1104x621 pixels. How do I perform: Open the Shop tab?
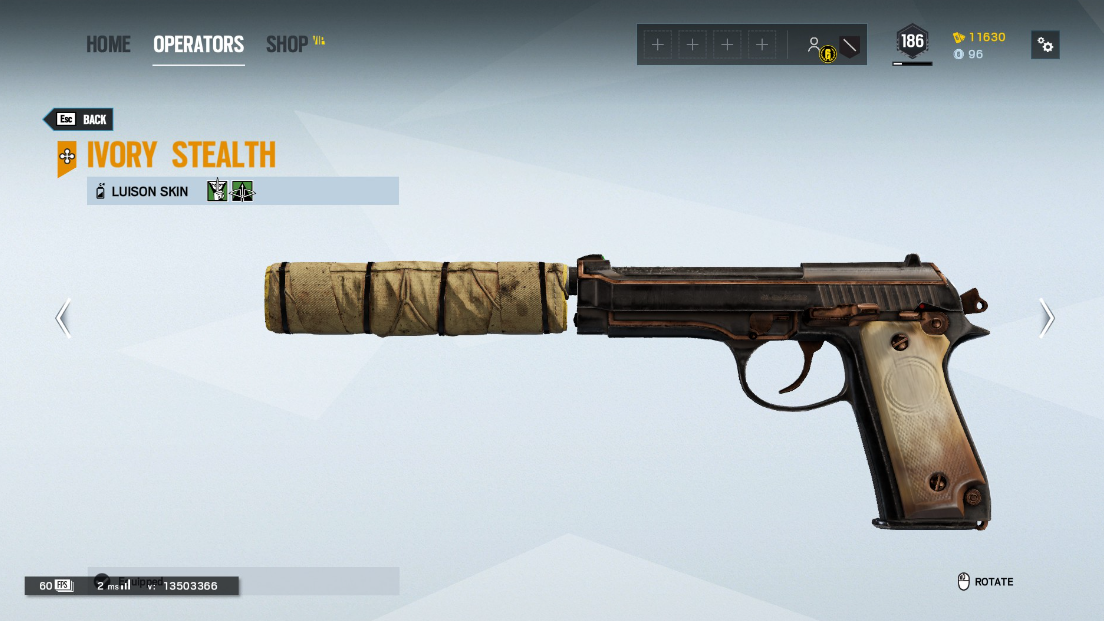pyautogui.click(x=287, y=45)
